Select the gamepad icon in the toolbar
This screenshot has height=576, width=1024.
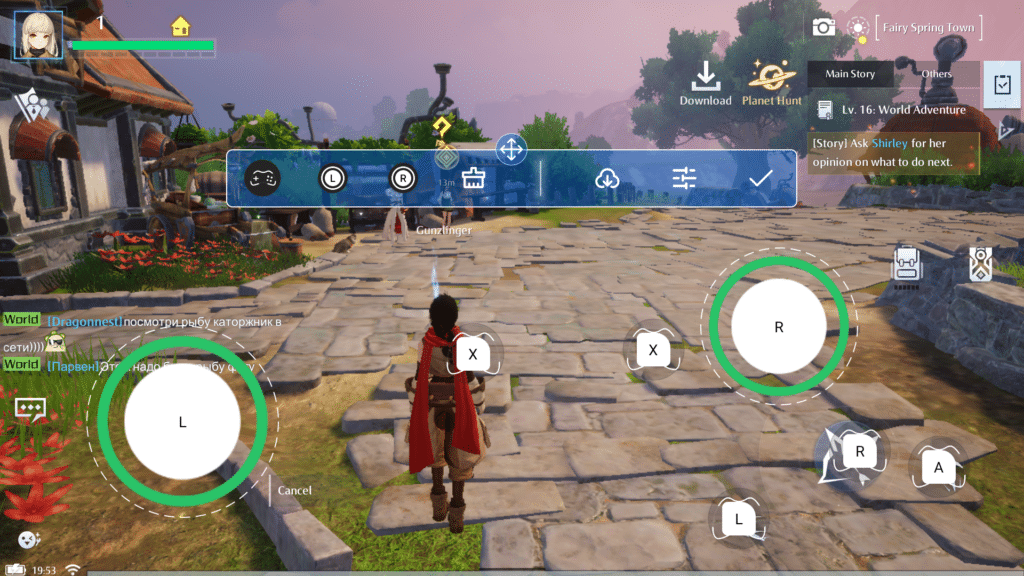coord(263,178)
